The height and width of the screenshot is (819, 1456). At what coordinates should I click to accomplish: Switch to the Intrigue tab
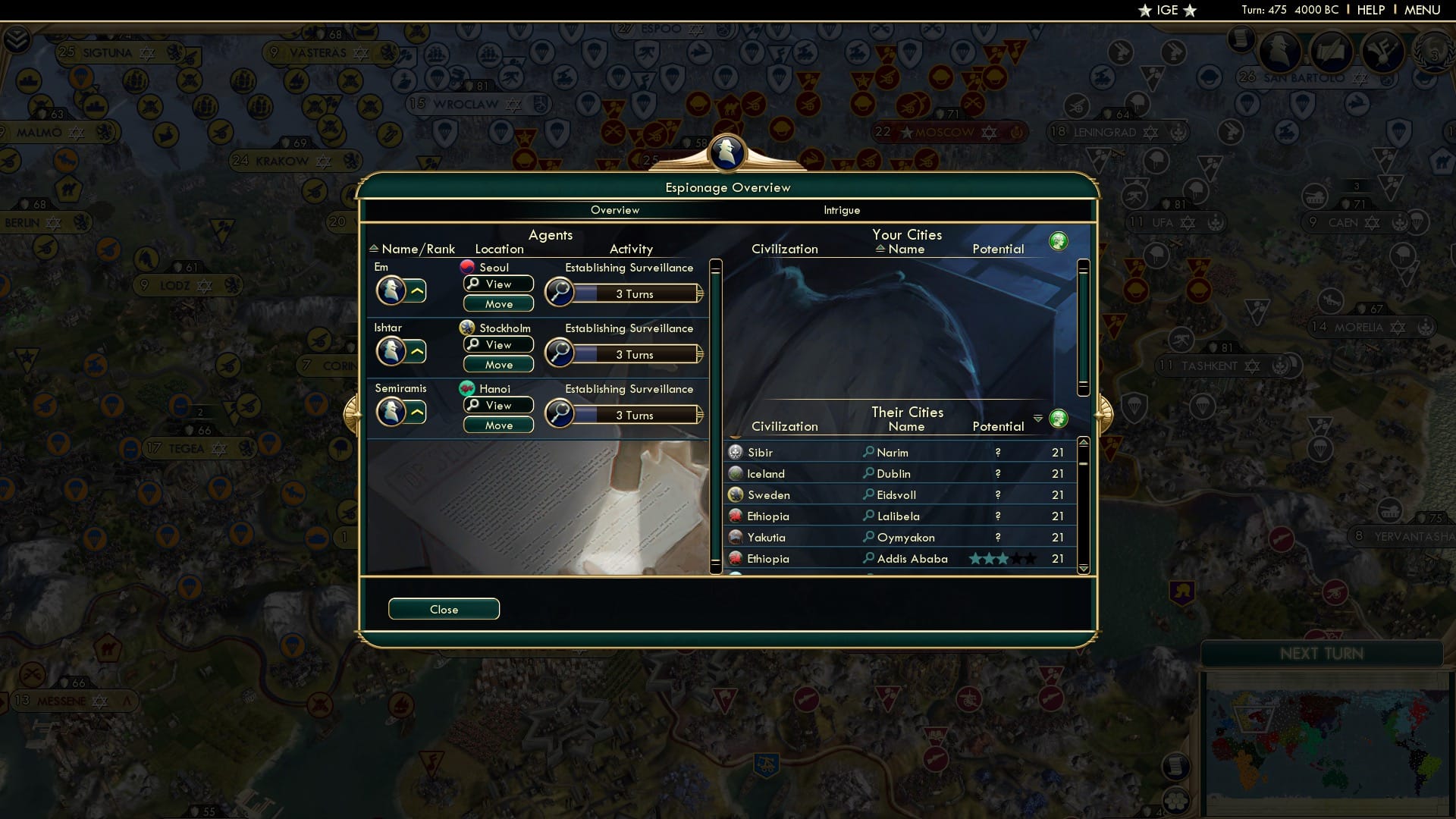point(842,210)
